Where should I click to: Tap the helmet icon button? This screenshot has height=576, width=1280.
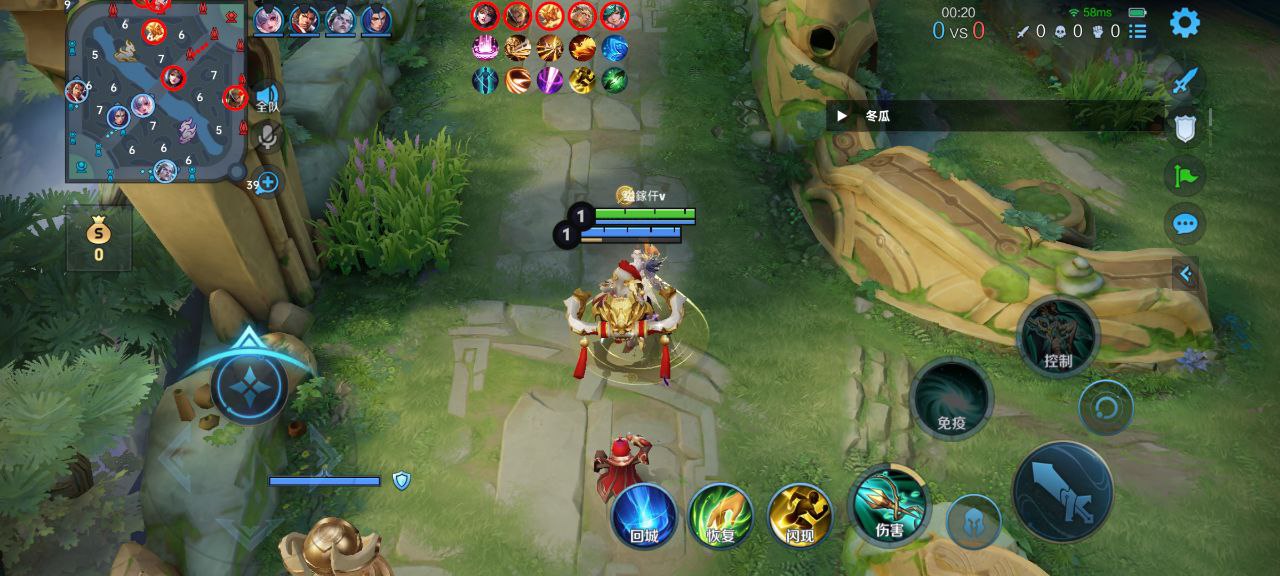973,522
